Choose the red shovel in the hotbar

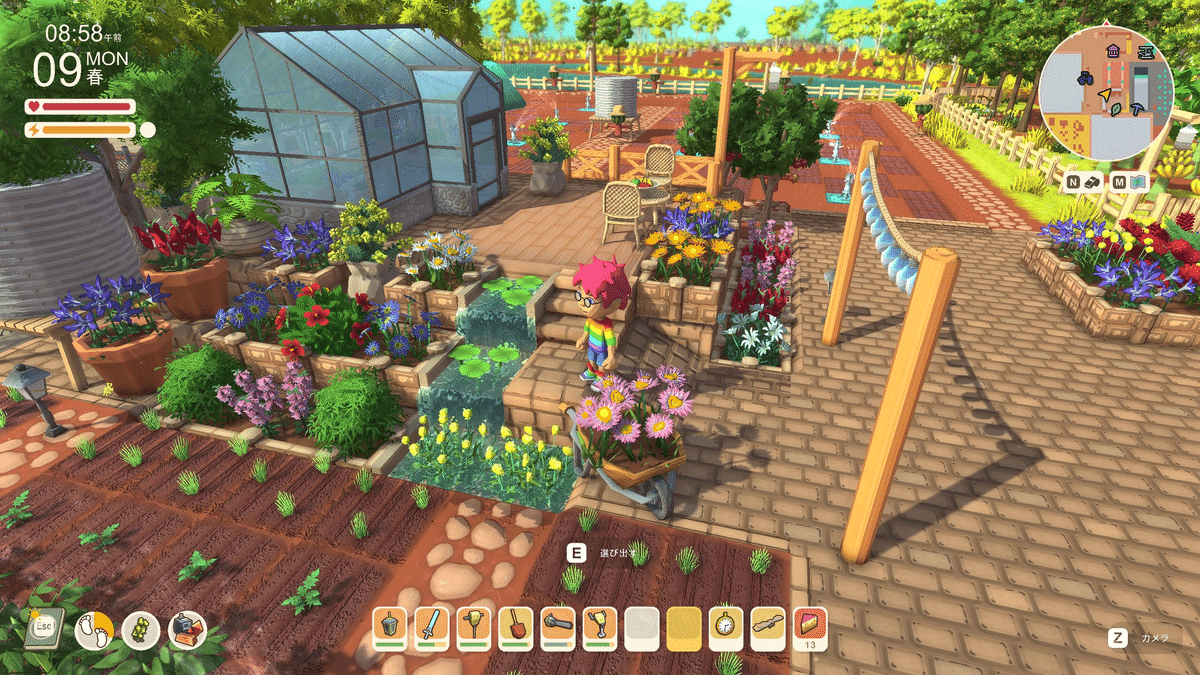coord(516,627)
